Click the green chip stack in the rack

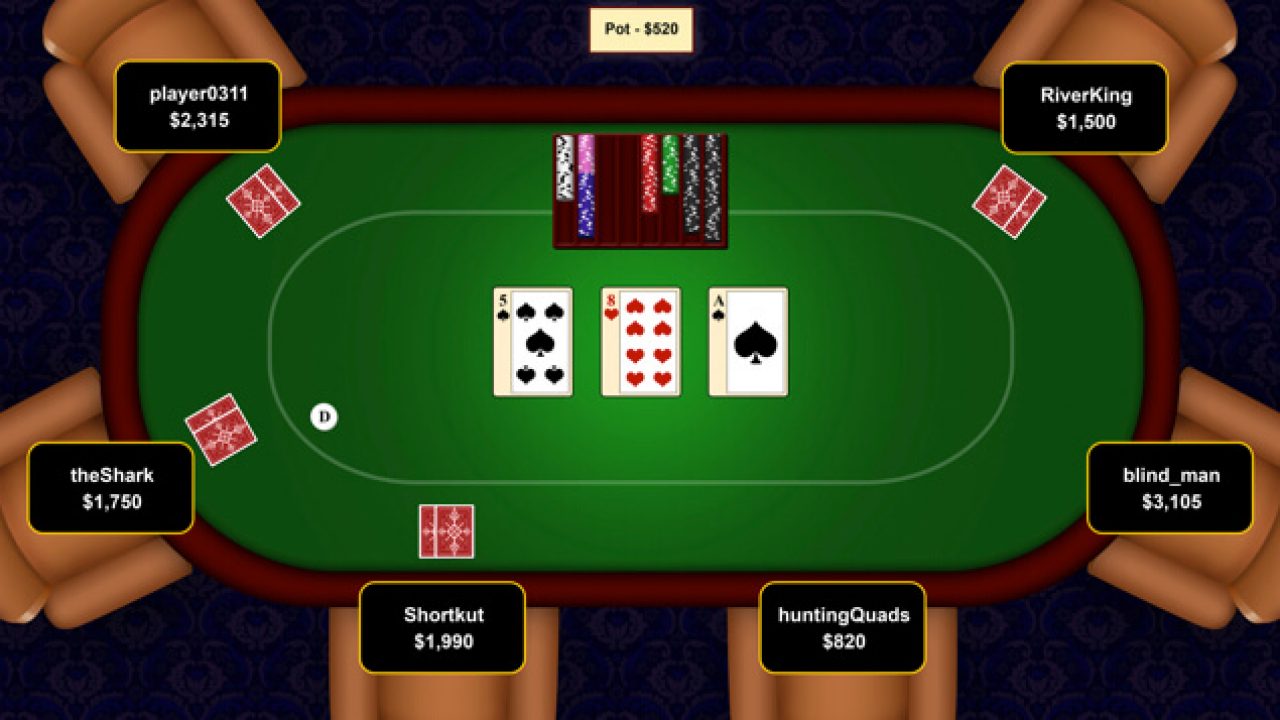[668, 165]
